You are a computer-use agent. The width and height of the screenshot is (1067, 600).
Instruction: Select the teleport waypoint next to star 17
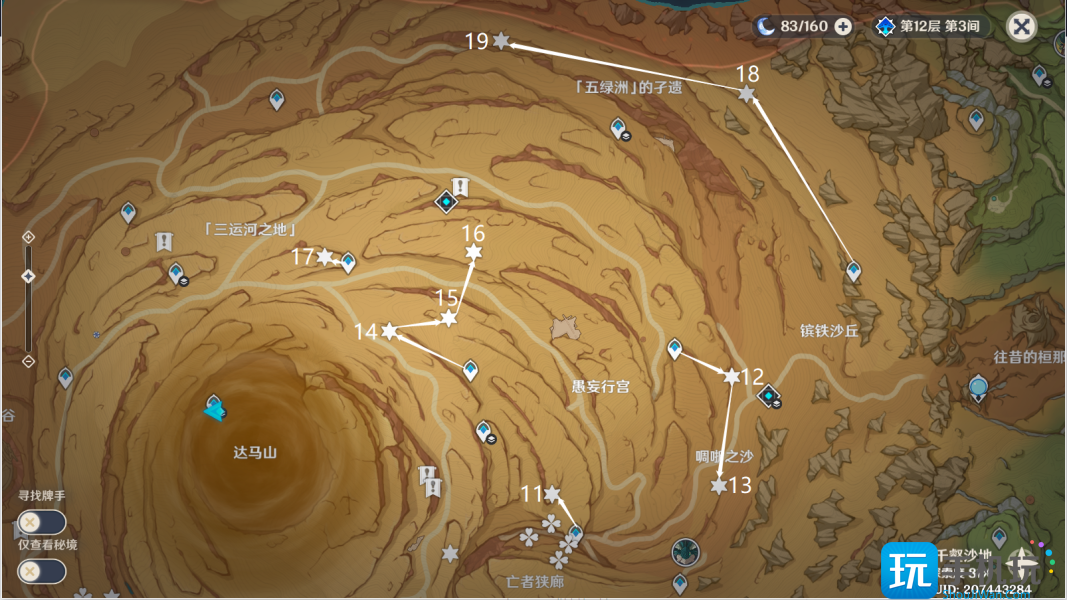[348, 262]
